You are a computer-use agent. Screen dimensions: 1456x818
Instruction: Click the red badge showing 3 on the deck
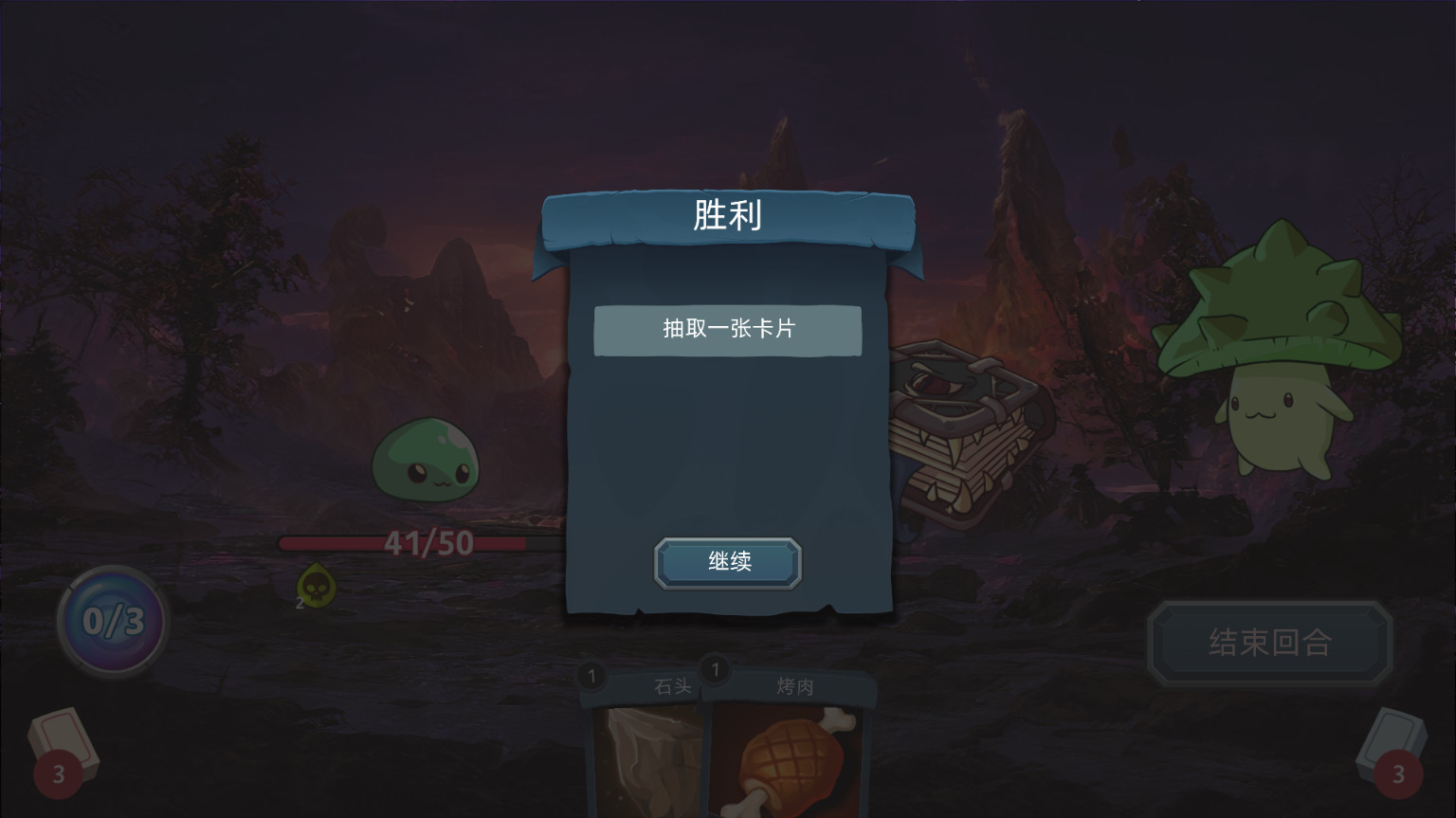click(x=59, y=774)
